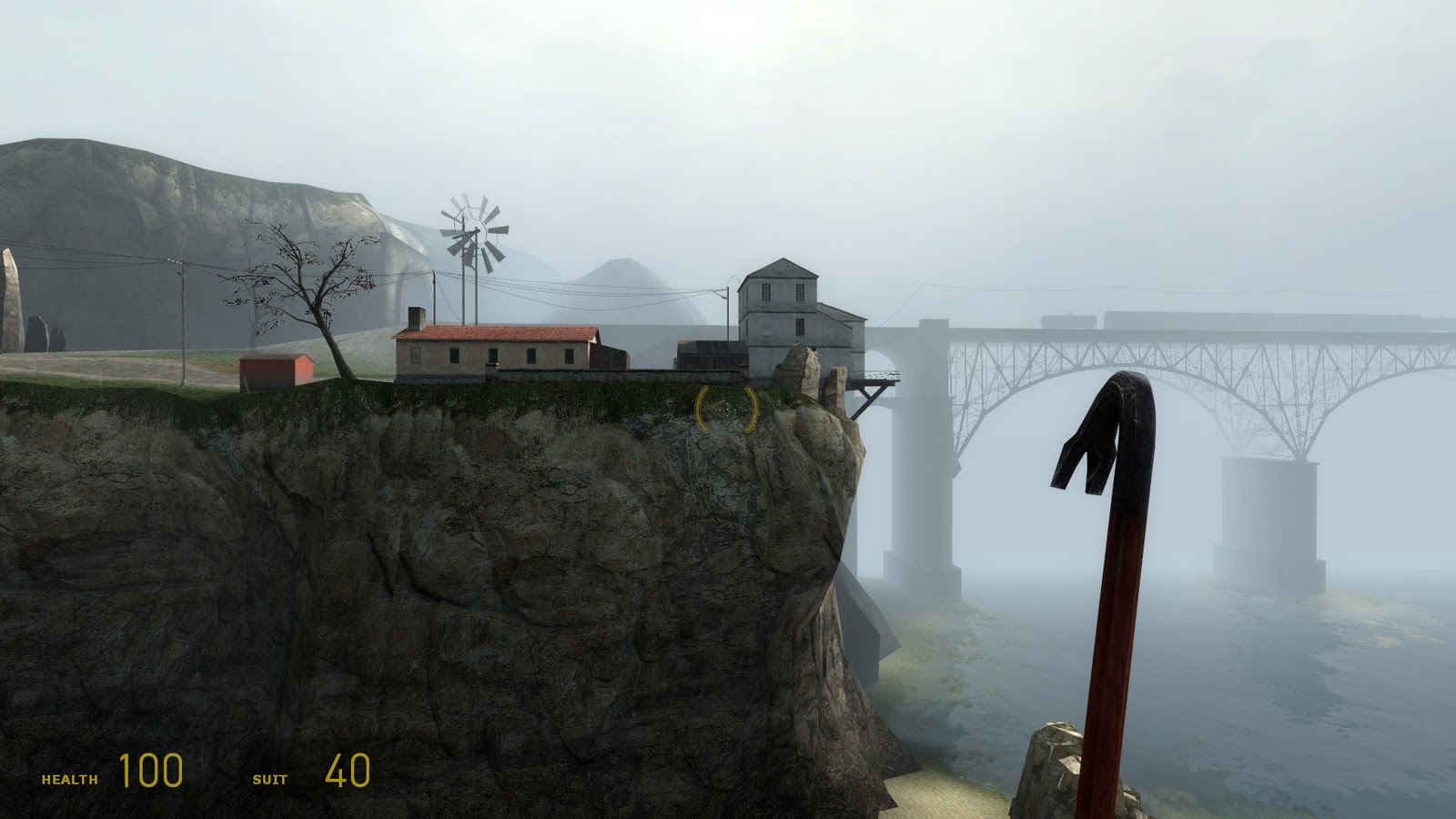Click the spinning windmill blades
Screen dimensions: 1456x819
(x=476, y=230)
